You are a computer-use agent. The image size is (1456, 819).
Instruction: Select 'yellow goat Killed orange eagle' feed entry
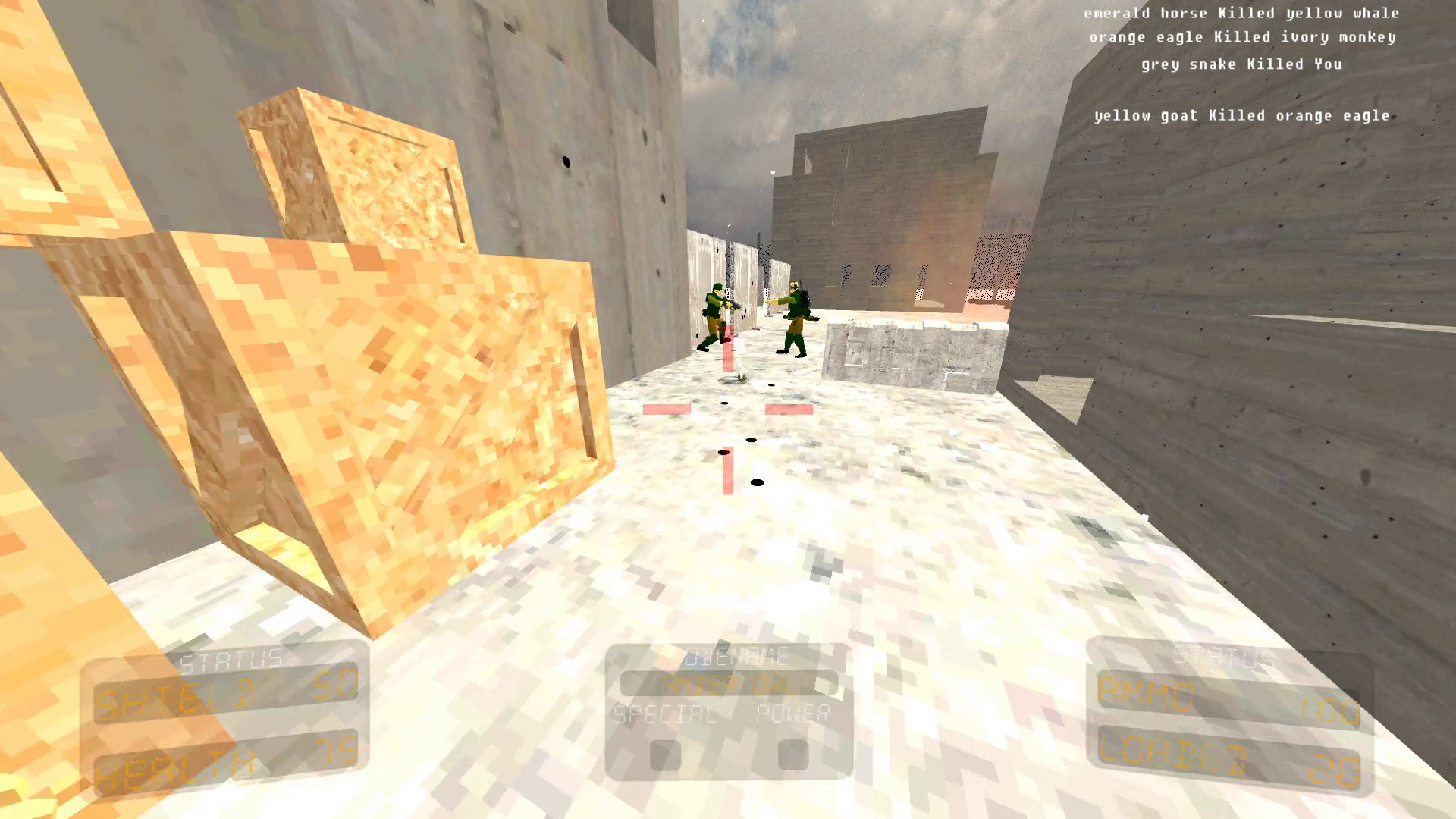click(x=1242, y=115)
